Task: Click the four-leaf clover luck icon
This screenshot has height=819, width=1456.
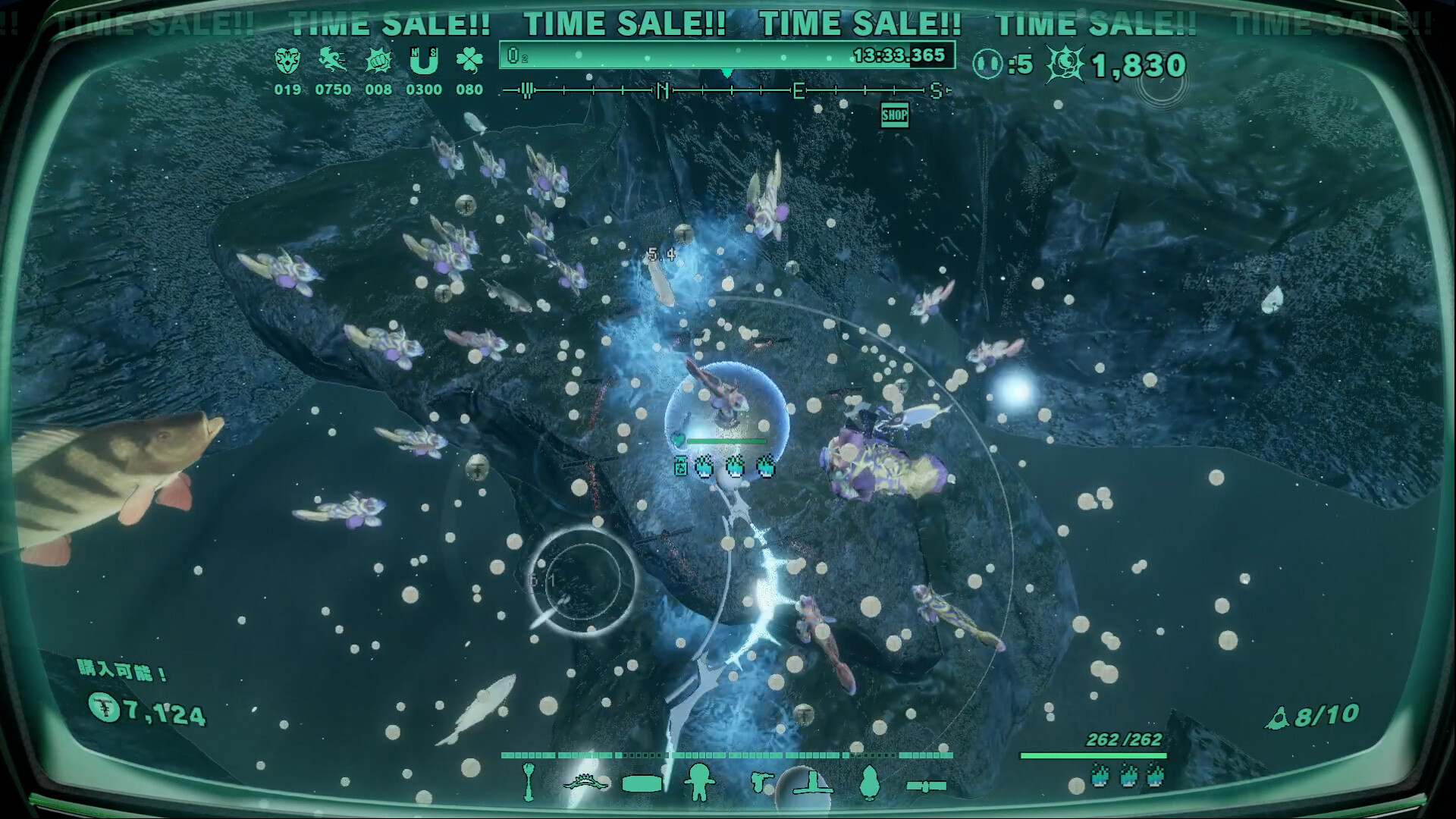Action: pos(469,61)
